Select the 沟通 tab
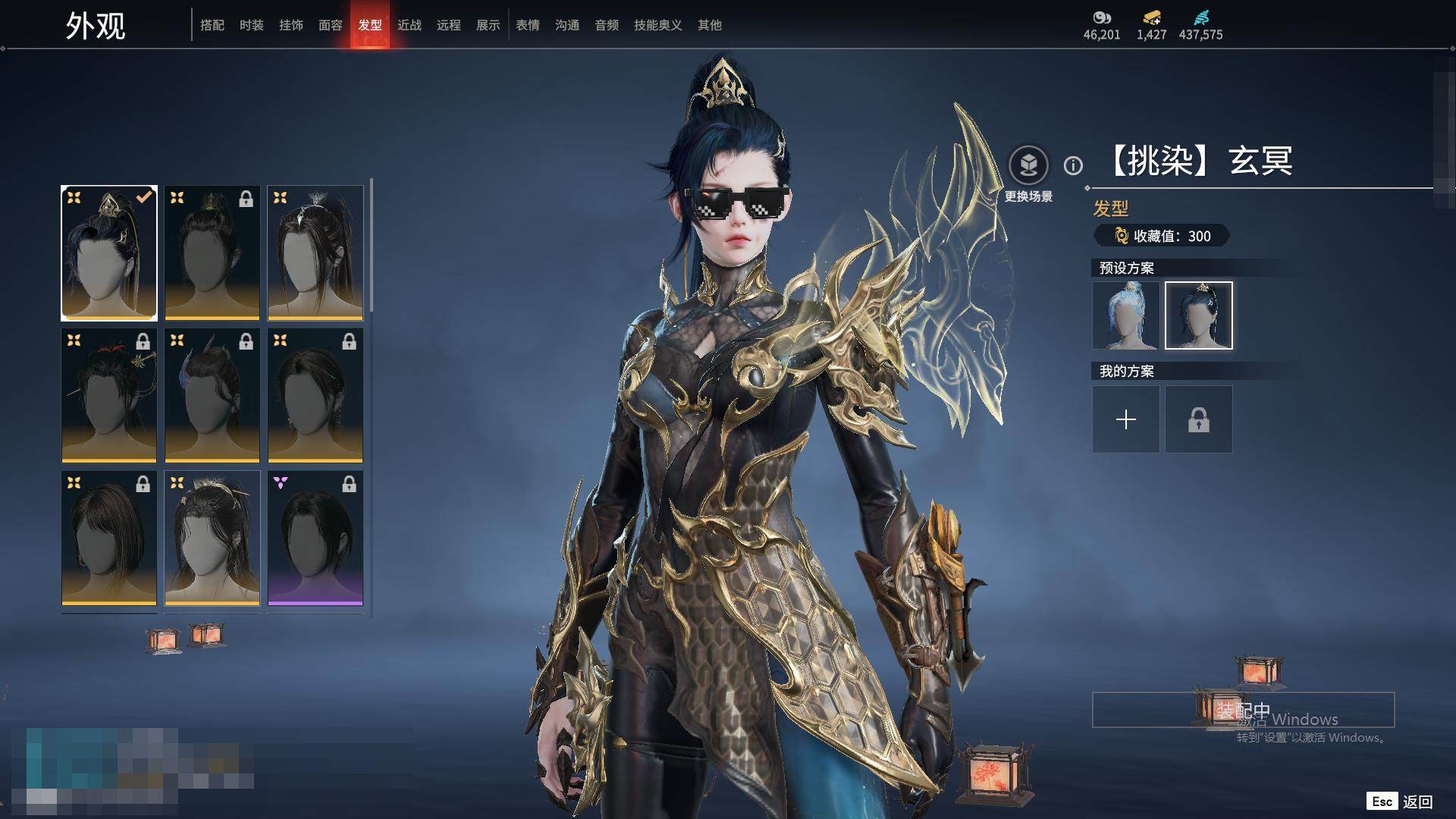 tap(567, 25)
